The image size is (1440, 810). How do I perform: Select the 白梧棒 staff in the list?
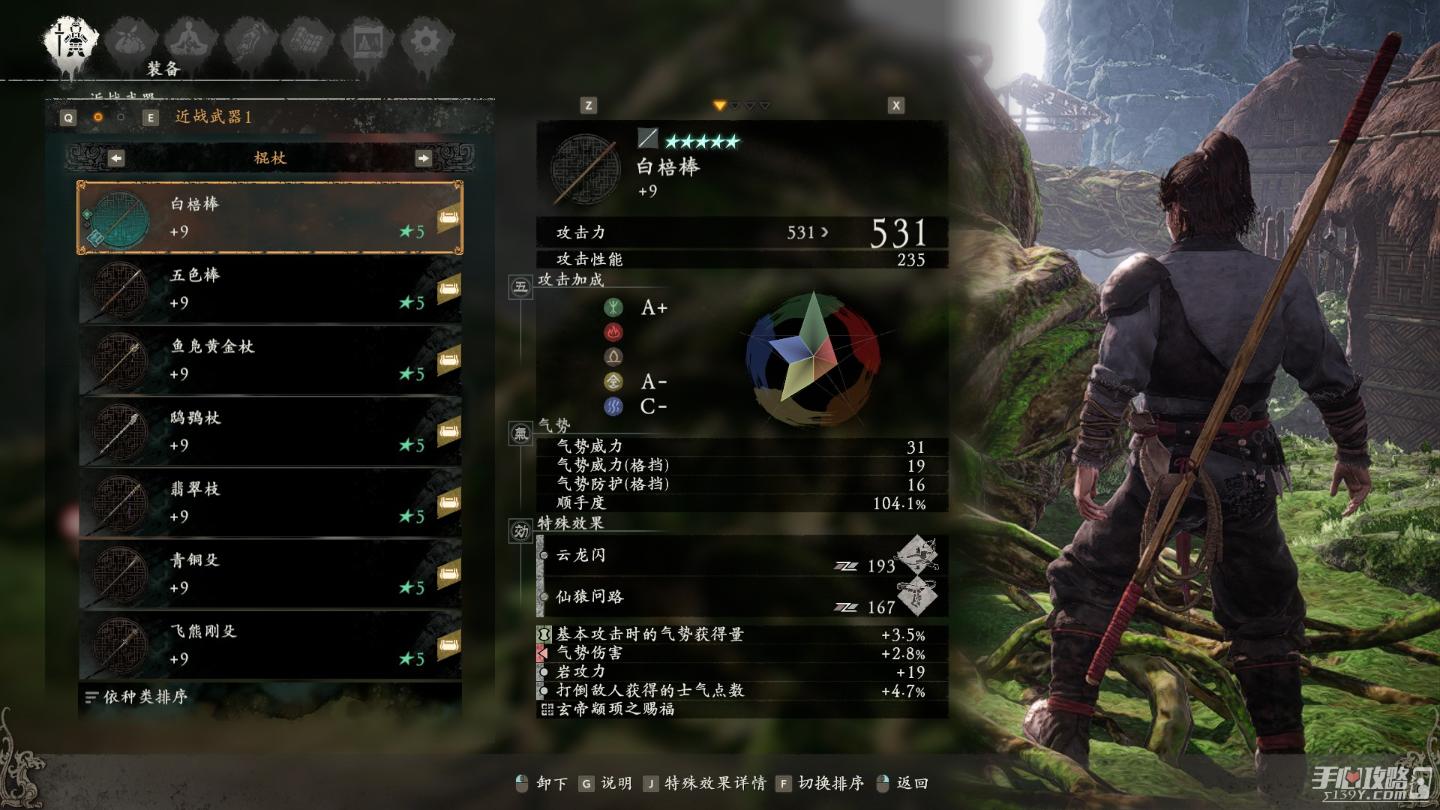269,217
